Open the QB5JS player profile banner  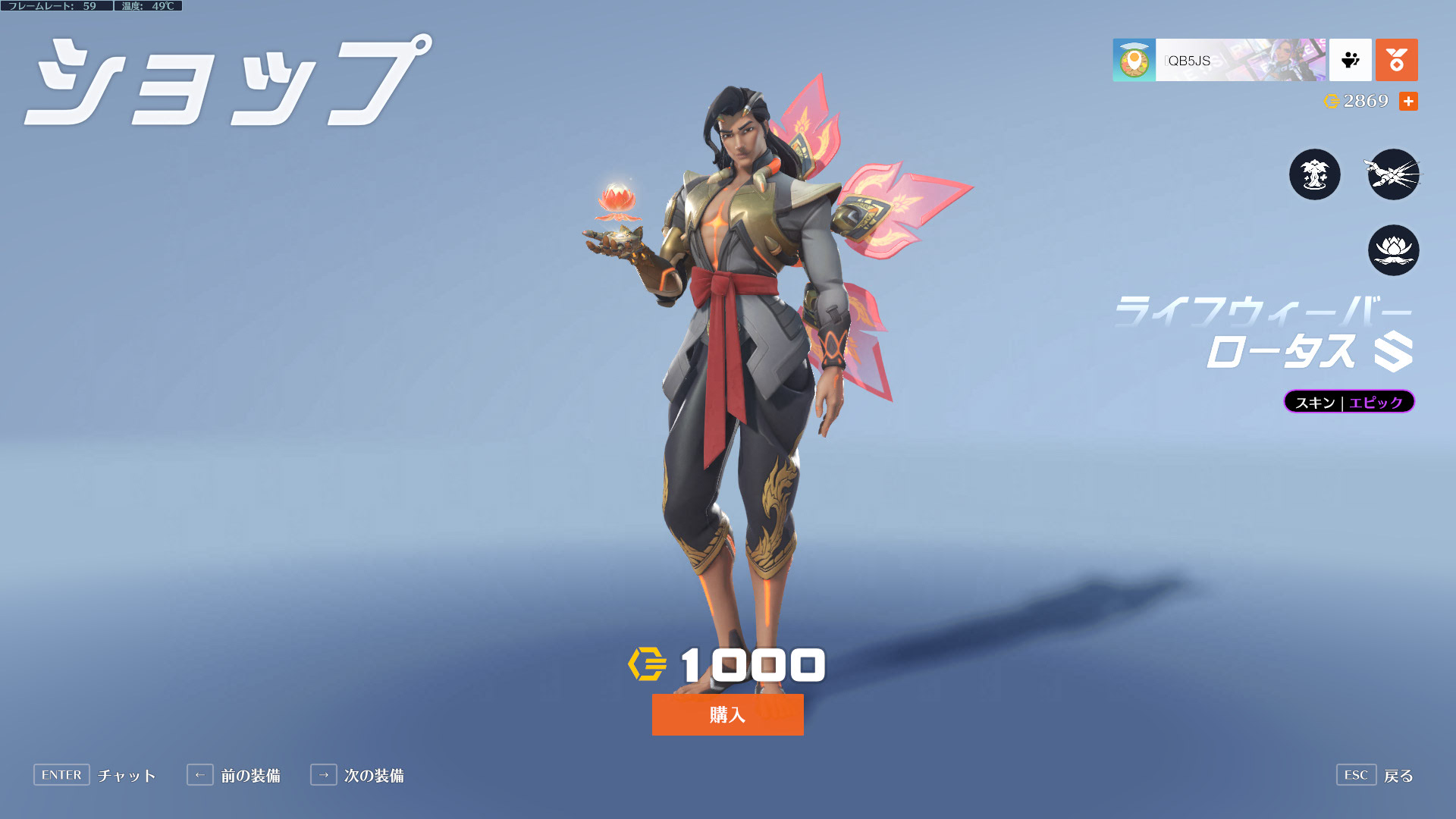click(1219, 60)
